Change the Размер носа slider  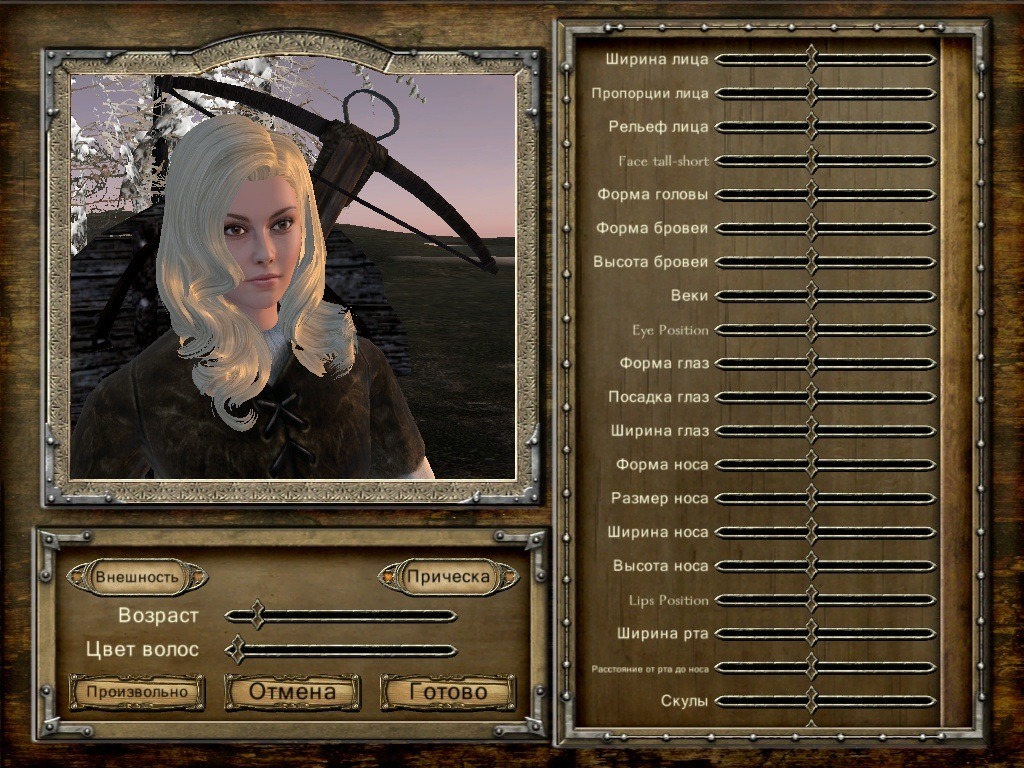tap(811, 498)
